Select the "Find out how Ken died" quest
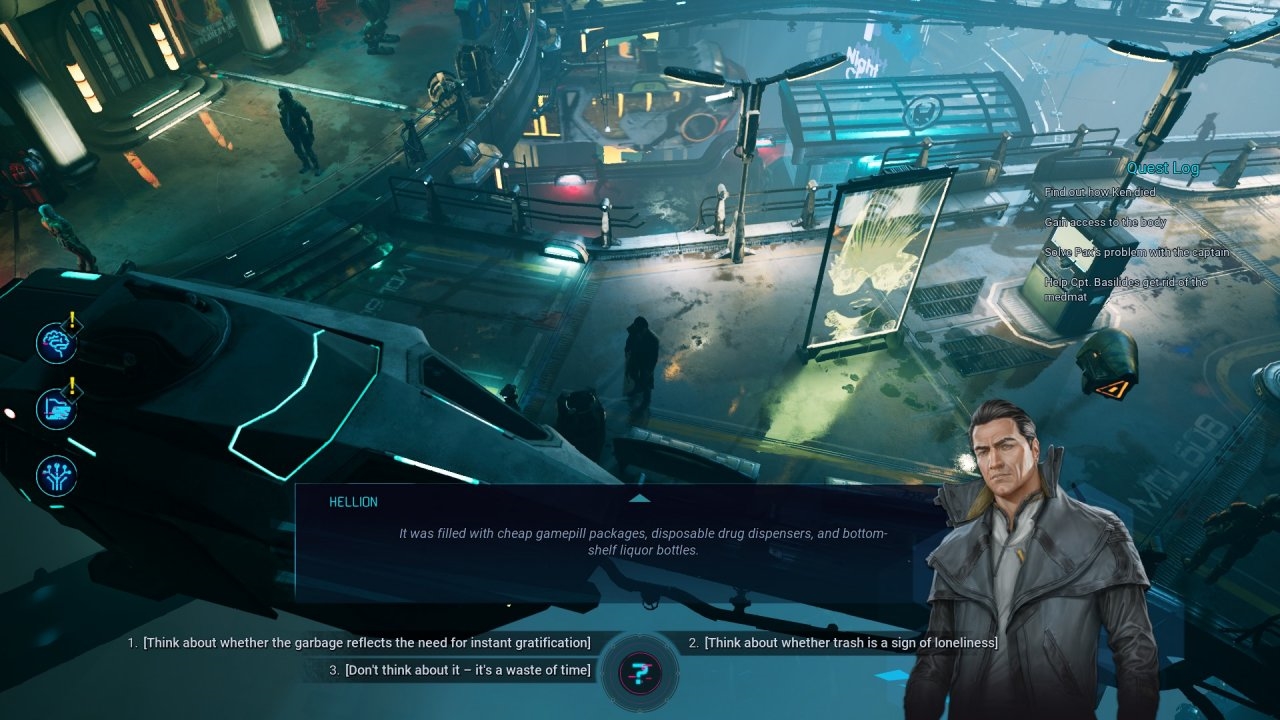 (x=1100, y=192)
